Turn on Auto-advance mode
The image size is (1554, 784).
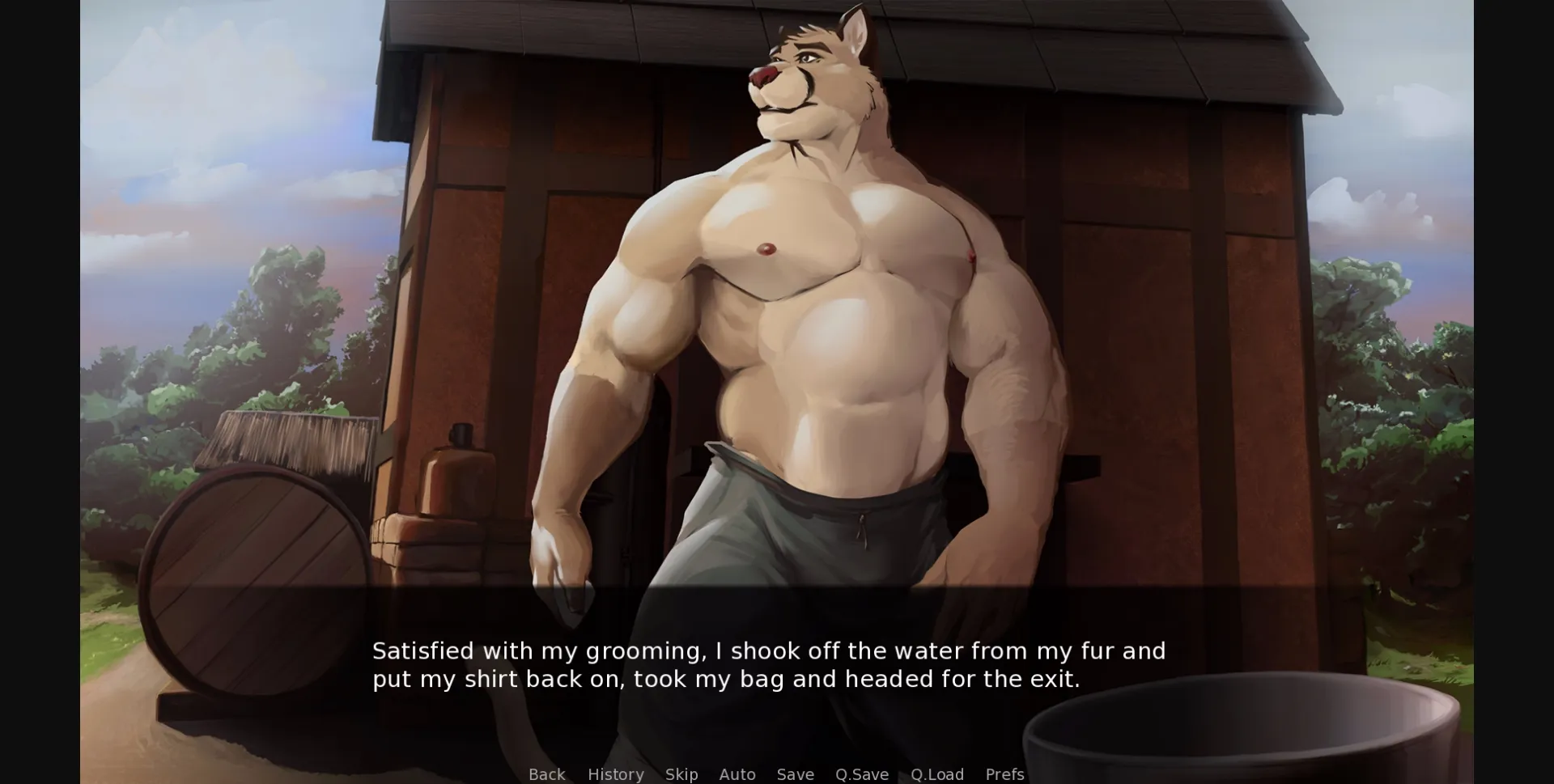(x=737, y=774)
